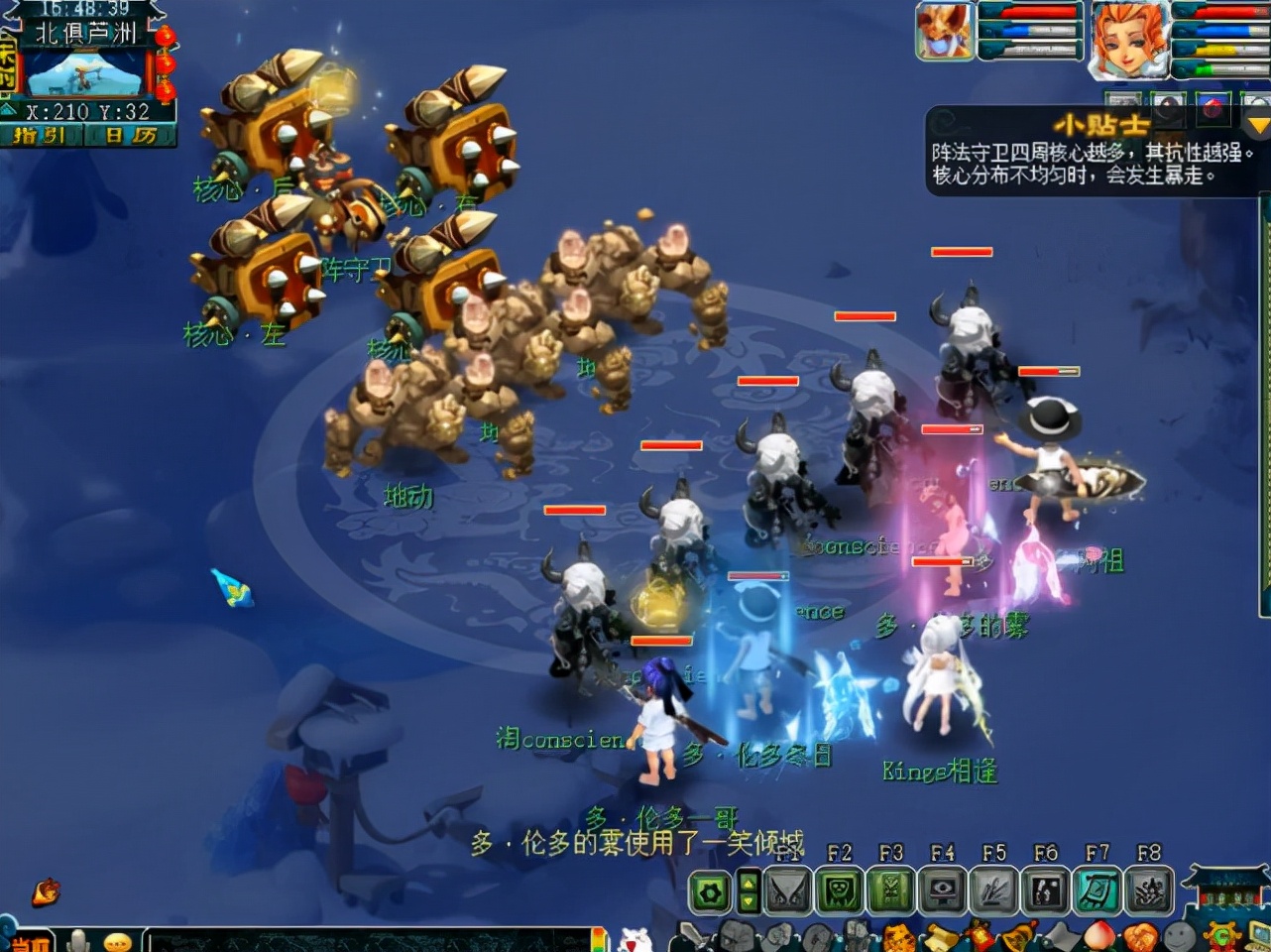
Task: Select the pet portrait with blue mouth
Action: 944,32
